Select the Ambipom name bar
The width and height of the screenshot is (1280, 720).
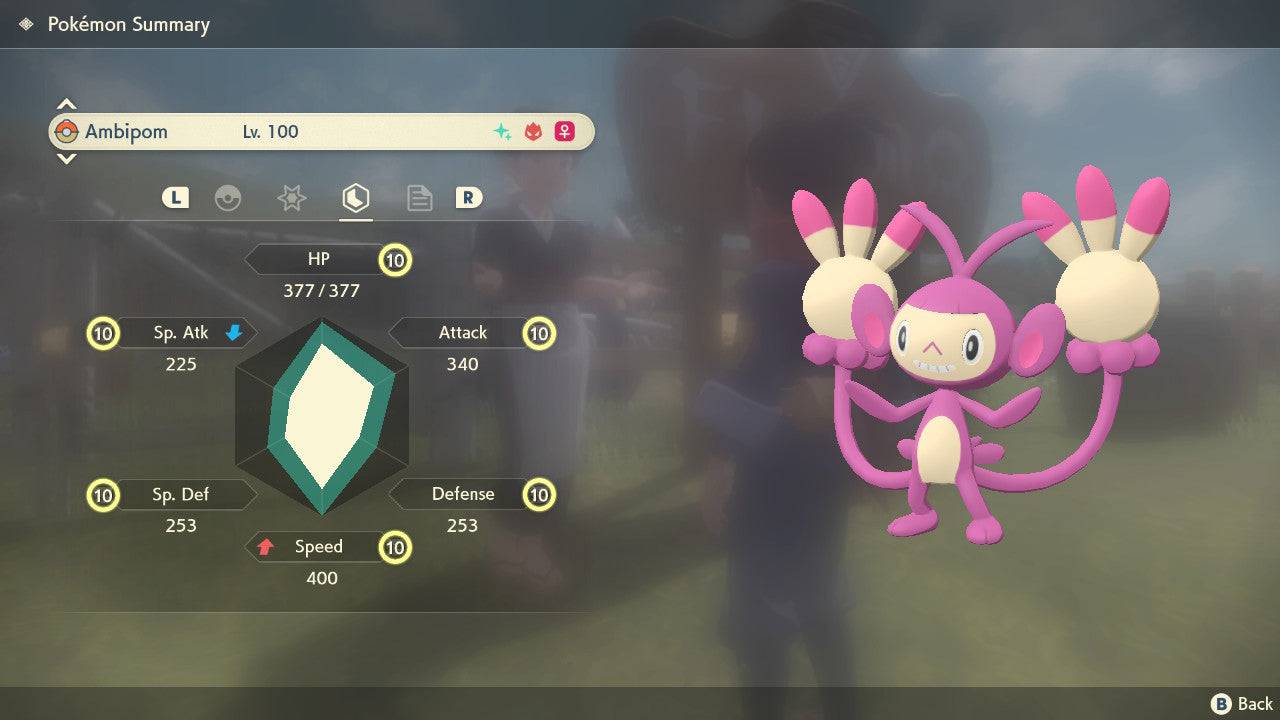321,132
